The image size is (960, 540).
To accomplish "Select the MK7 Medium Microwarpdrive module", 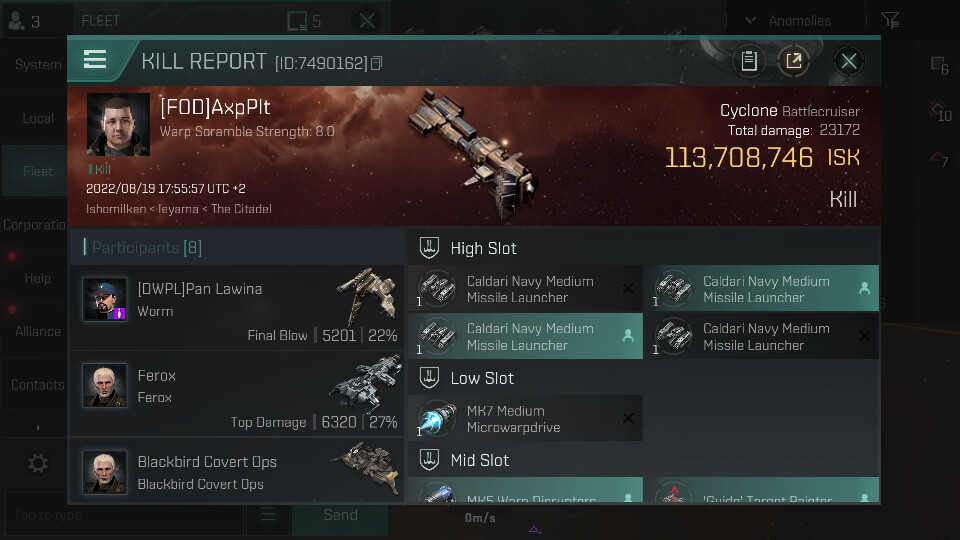I will coord(525,418).
